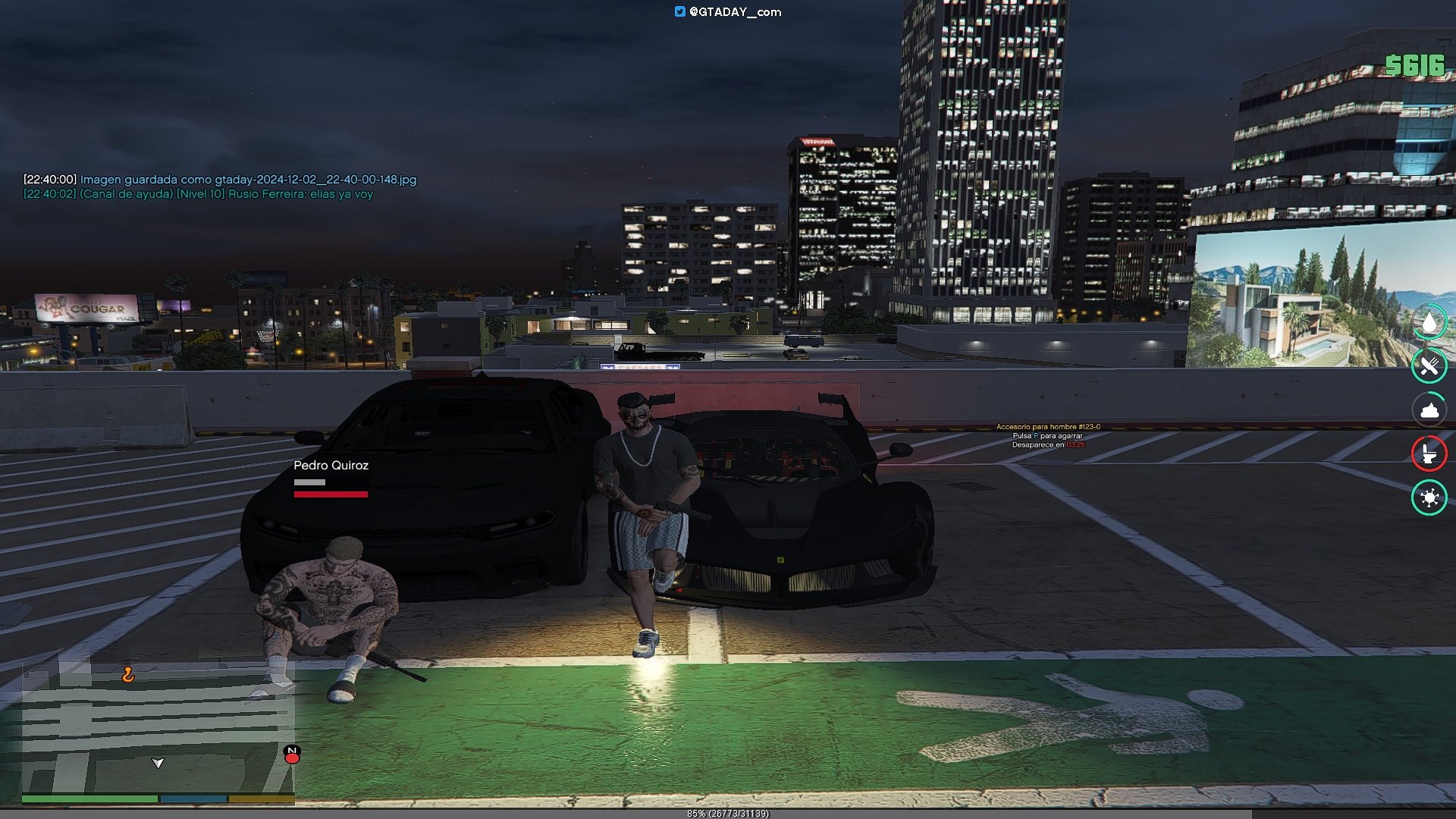Click the north compass marker on minimap
Viewport: 1456px width, 819px height.
click(292, 754)
